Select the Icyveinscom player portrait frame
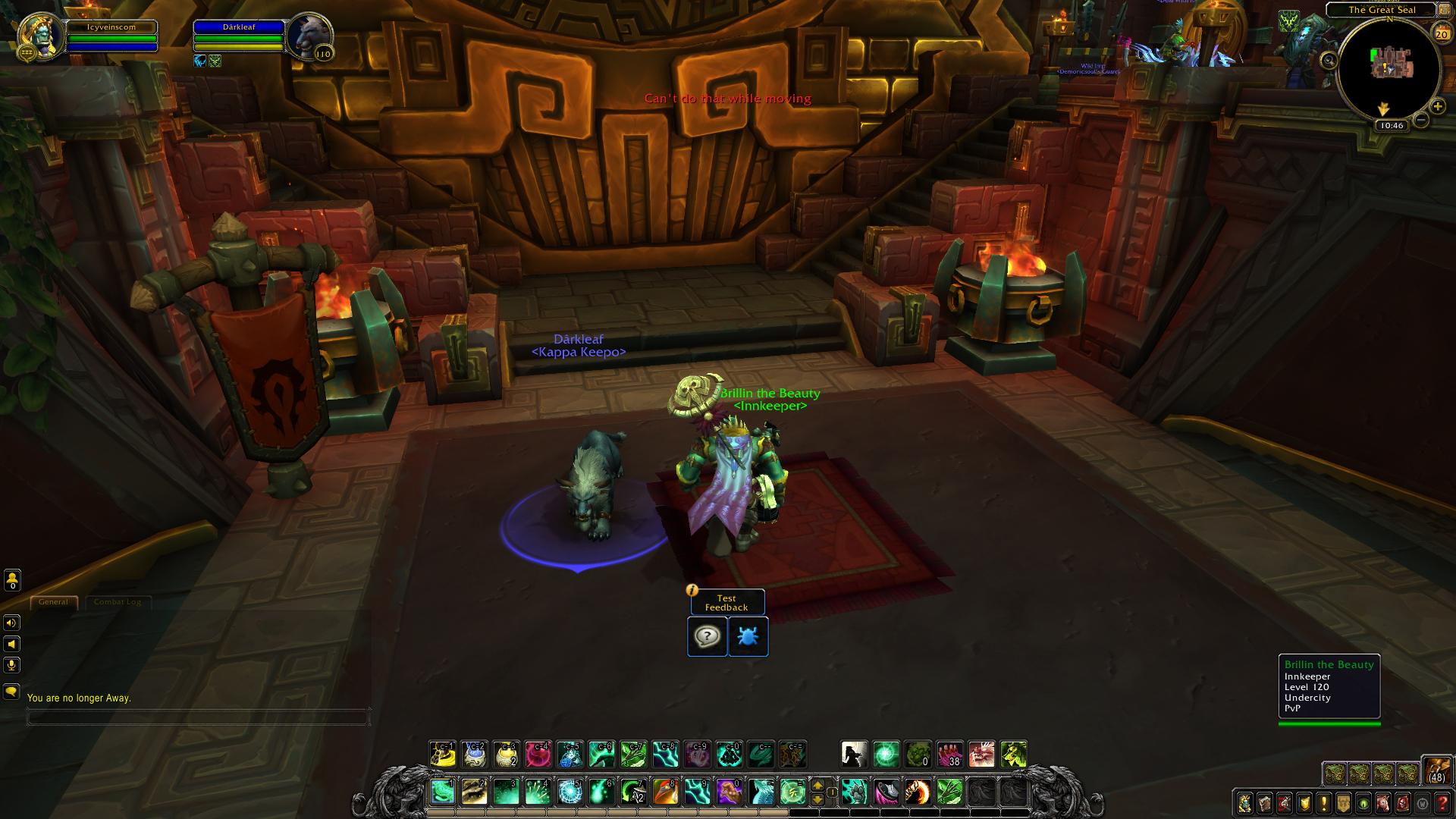Viewport: 1456px width, 819px height. point(39,36)
